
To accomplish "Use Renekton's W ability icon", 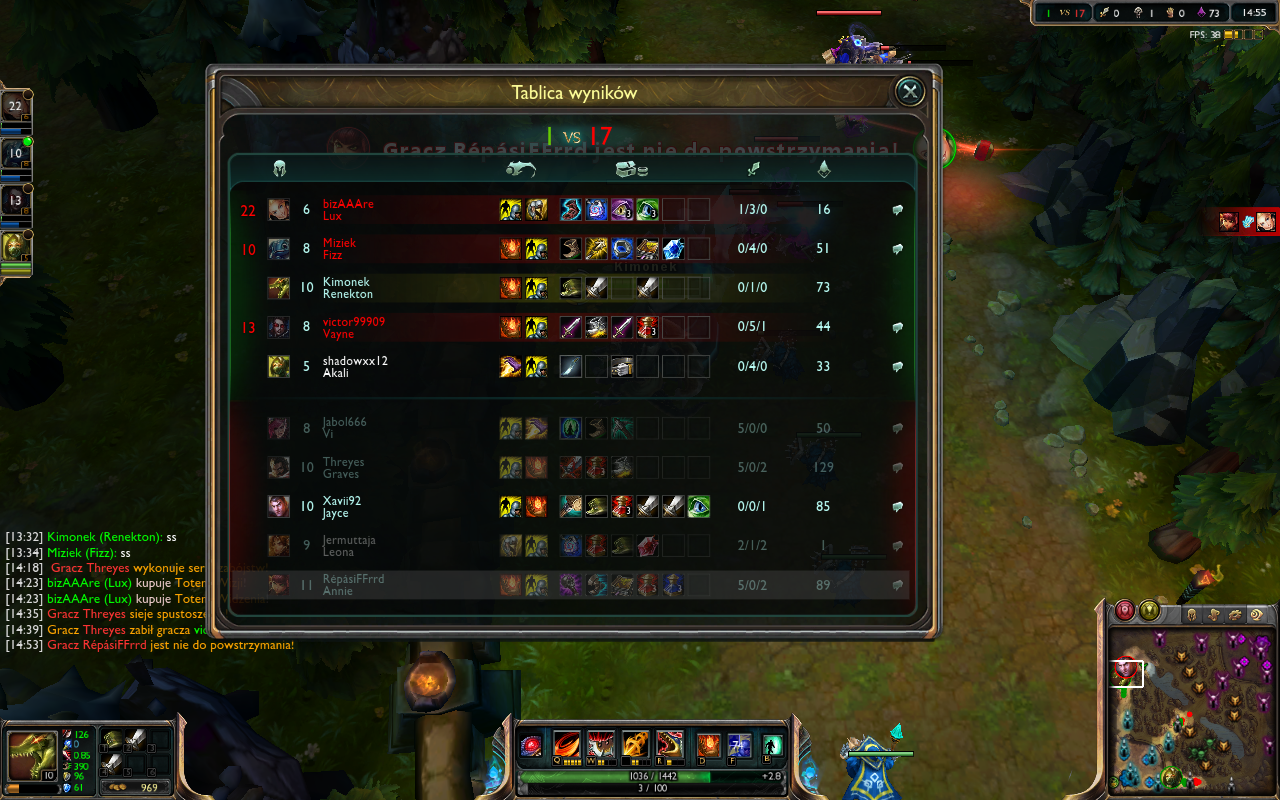I will click(601, 746).
